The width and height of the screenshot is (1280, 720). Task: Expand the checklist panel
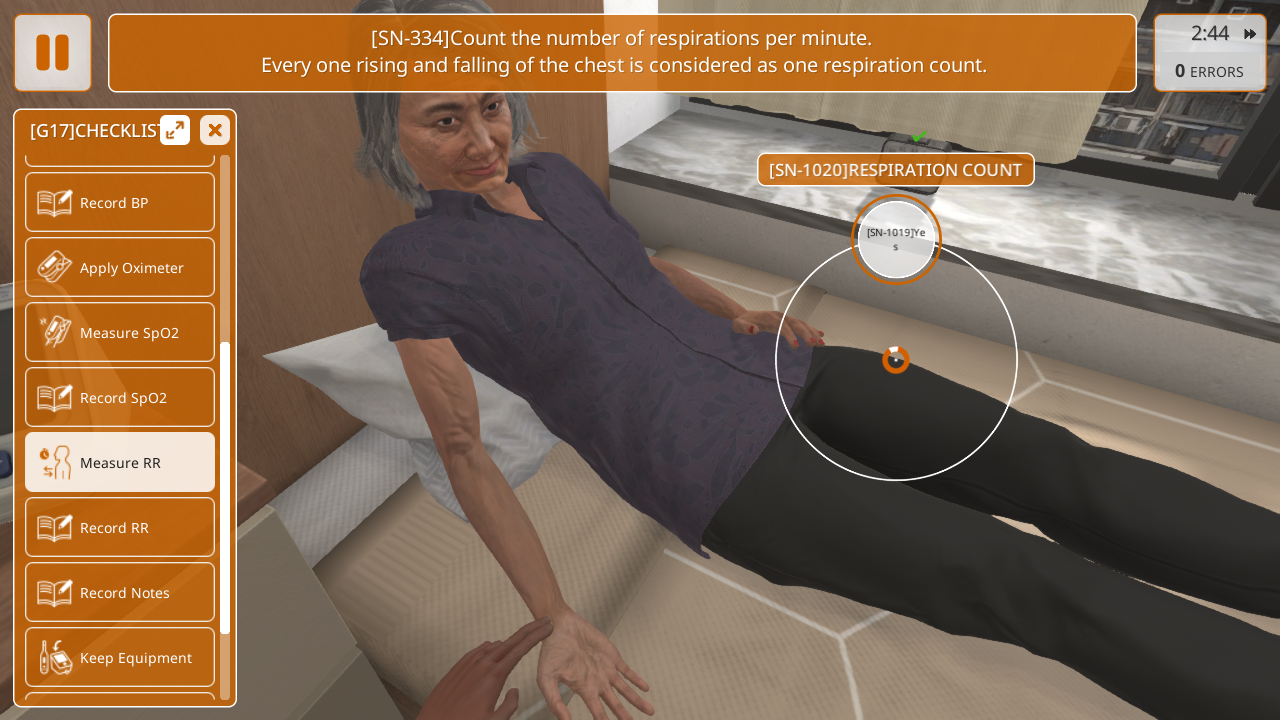coord(175,130)
